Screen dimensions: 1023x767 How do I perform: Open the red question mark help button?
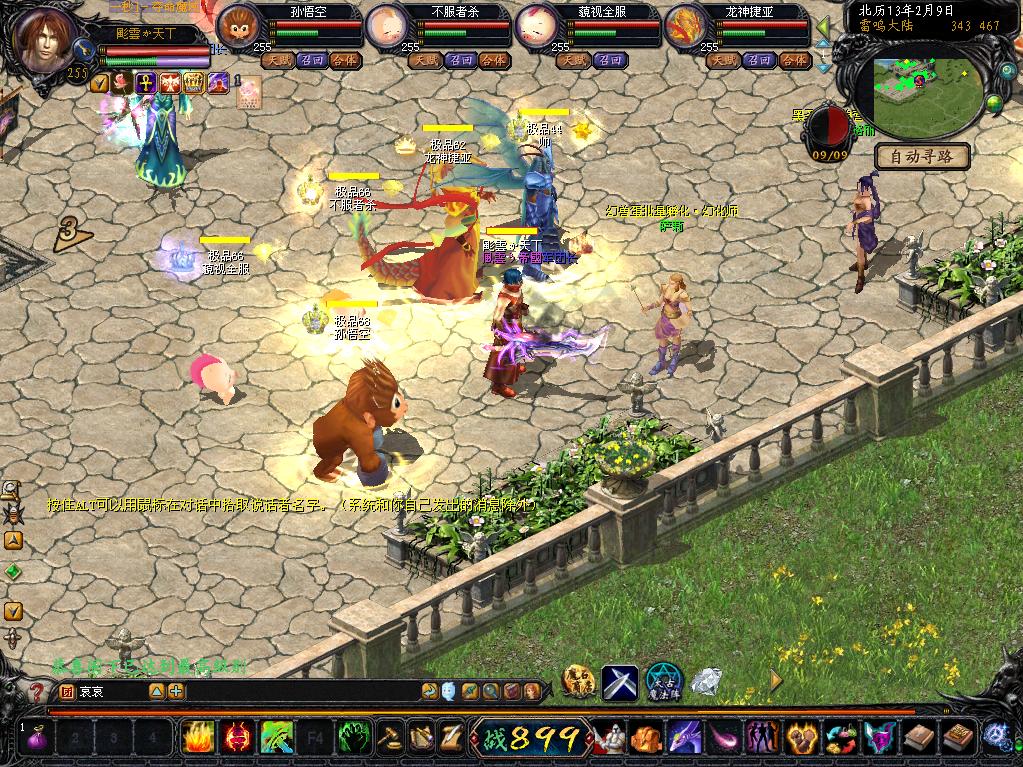pyautogui.click(x=37, y=691)
